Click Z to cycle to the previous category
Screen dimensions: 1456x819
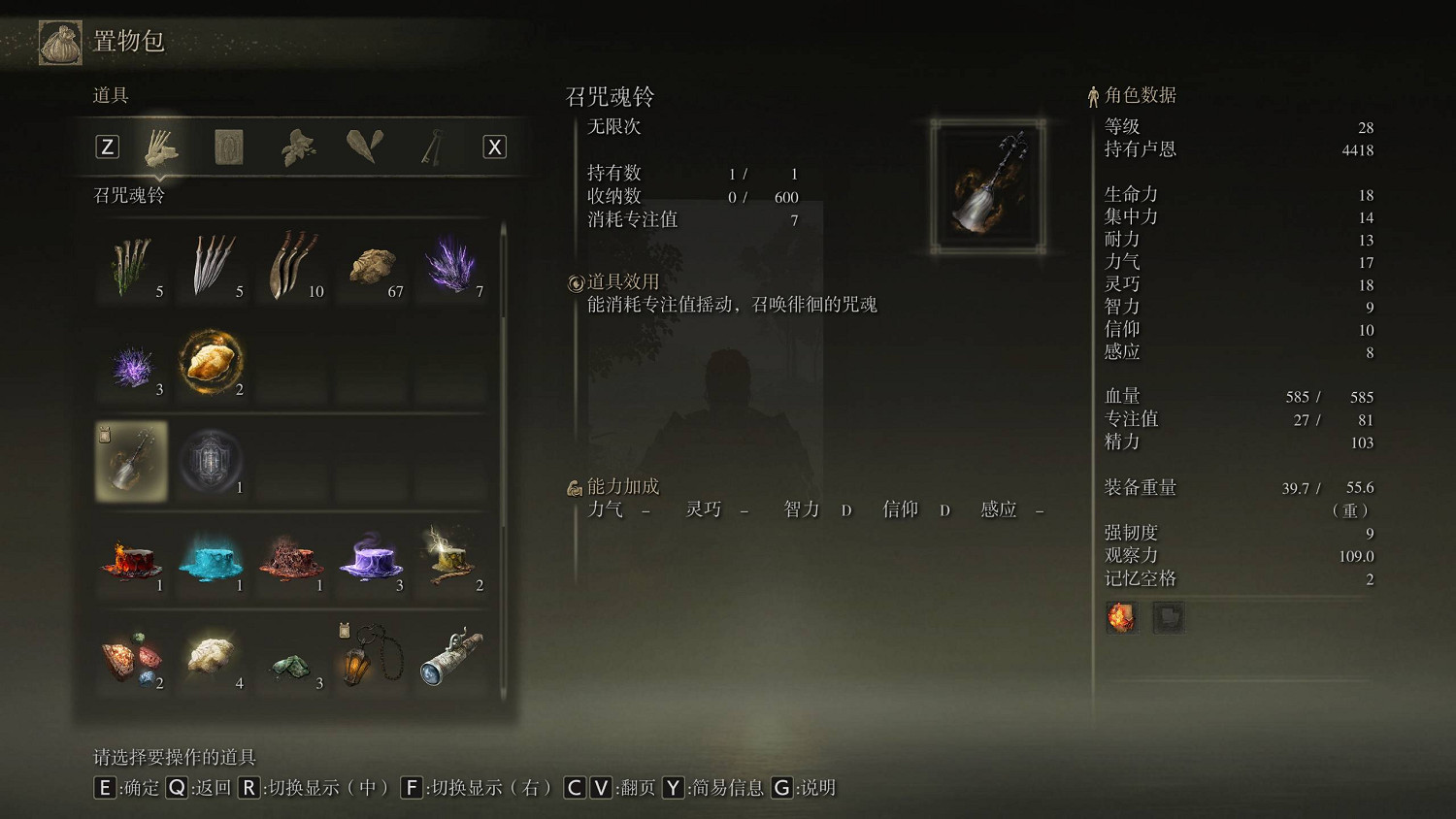[x=107, y=146]
